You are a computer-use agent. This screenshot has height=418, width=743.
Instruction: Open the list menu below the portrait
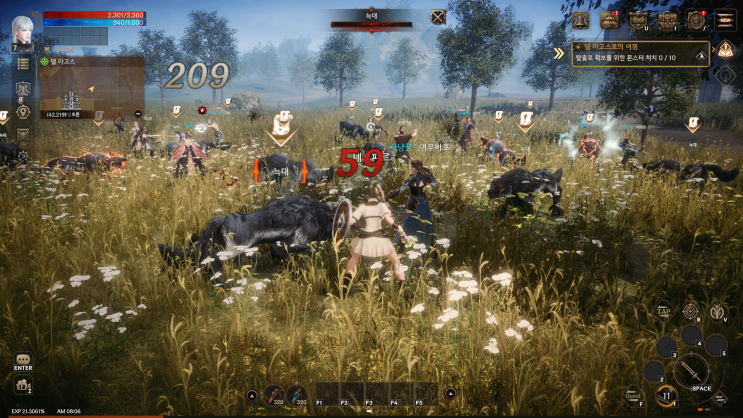(x=22, y=64)
